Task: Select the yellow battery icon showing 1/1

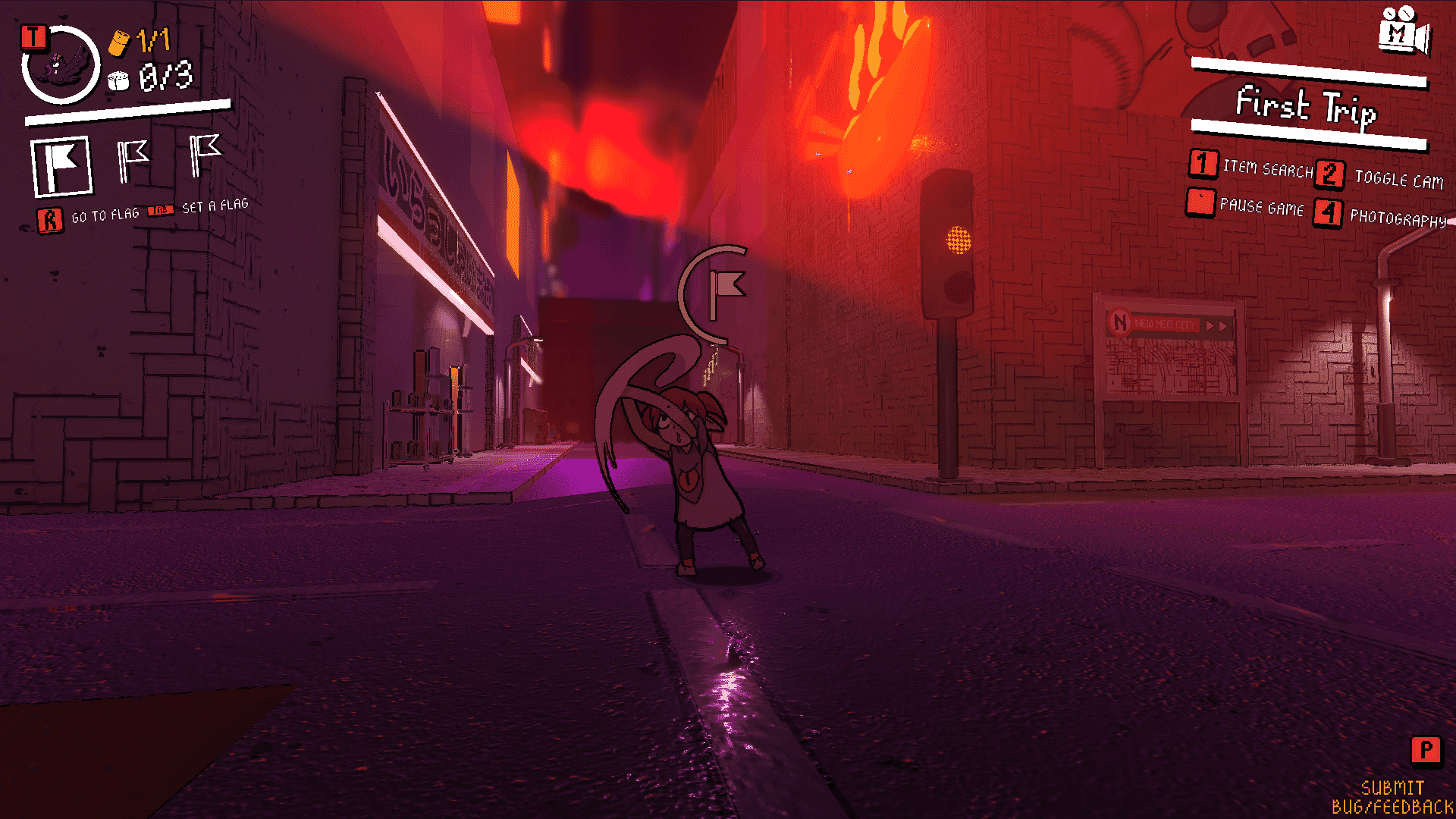Action: [x=121, y=42]
